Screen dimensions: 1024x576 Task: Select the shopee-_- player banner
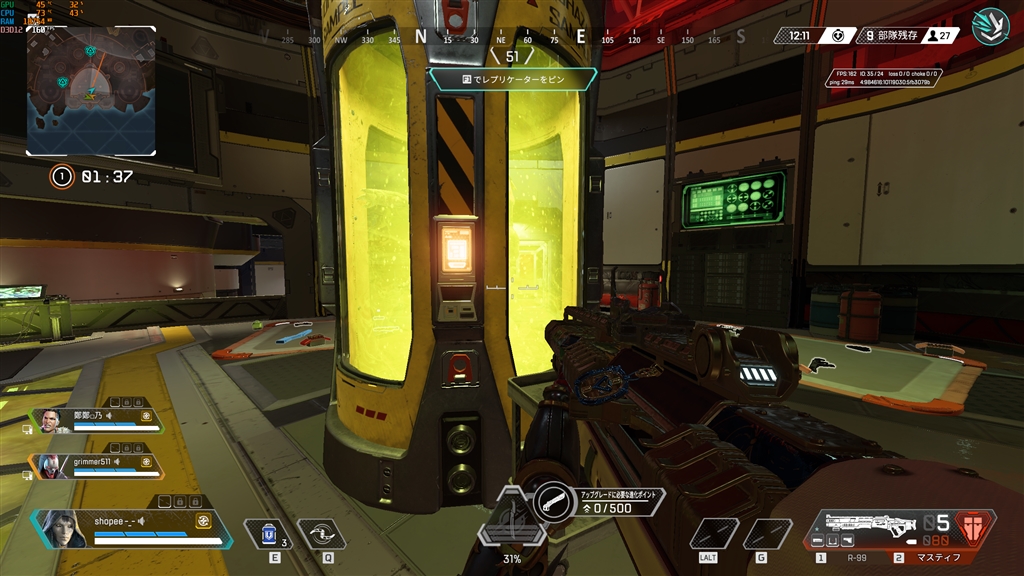130,527
